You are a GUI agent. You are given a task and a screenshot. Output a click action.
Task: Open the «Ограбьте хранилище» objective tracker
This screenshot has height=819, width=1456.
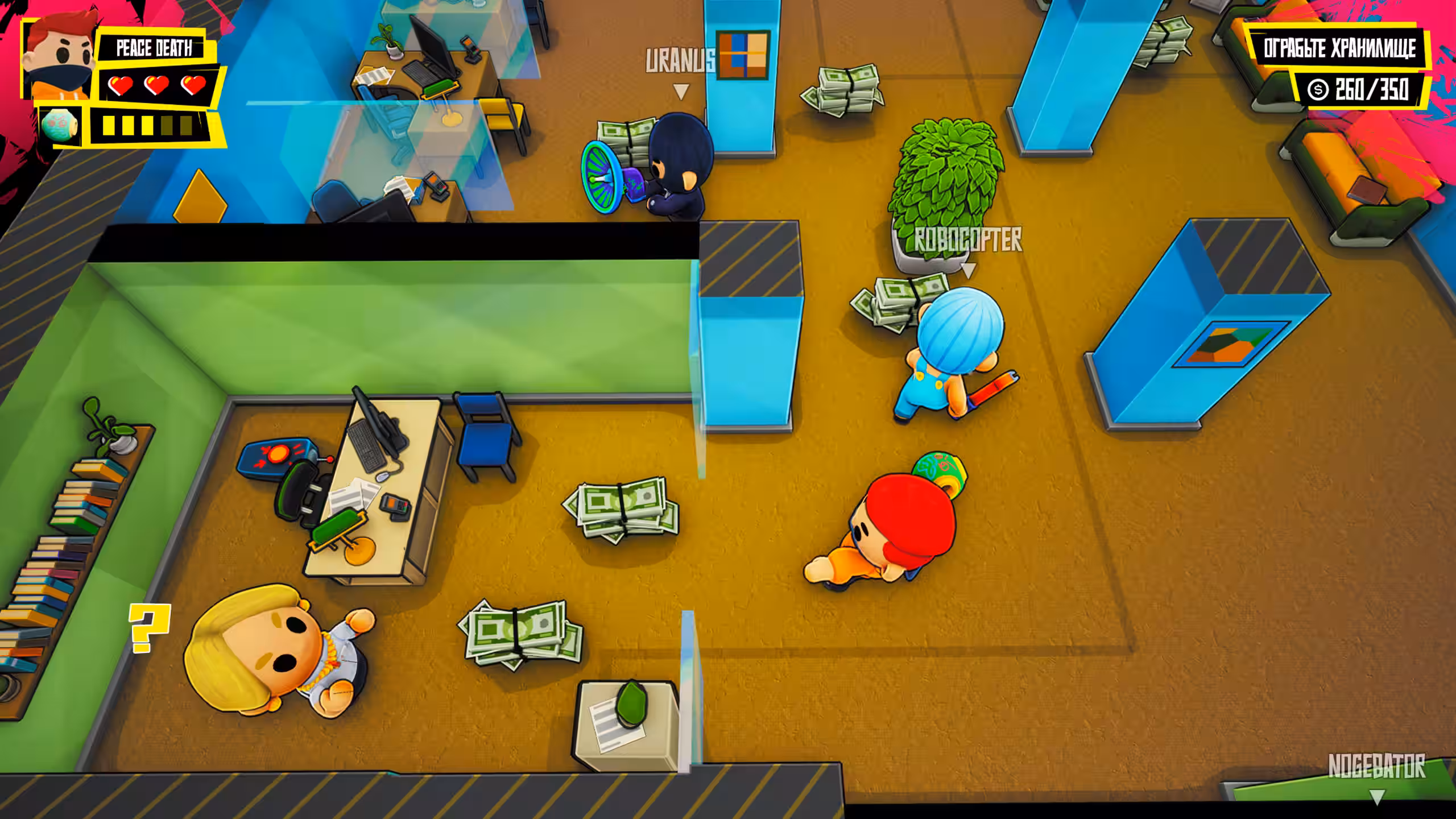pos(1339,48)
